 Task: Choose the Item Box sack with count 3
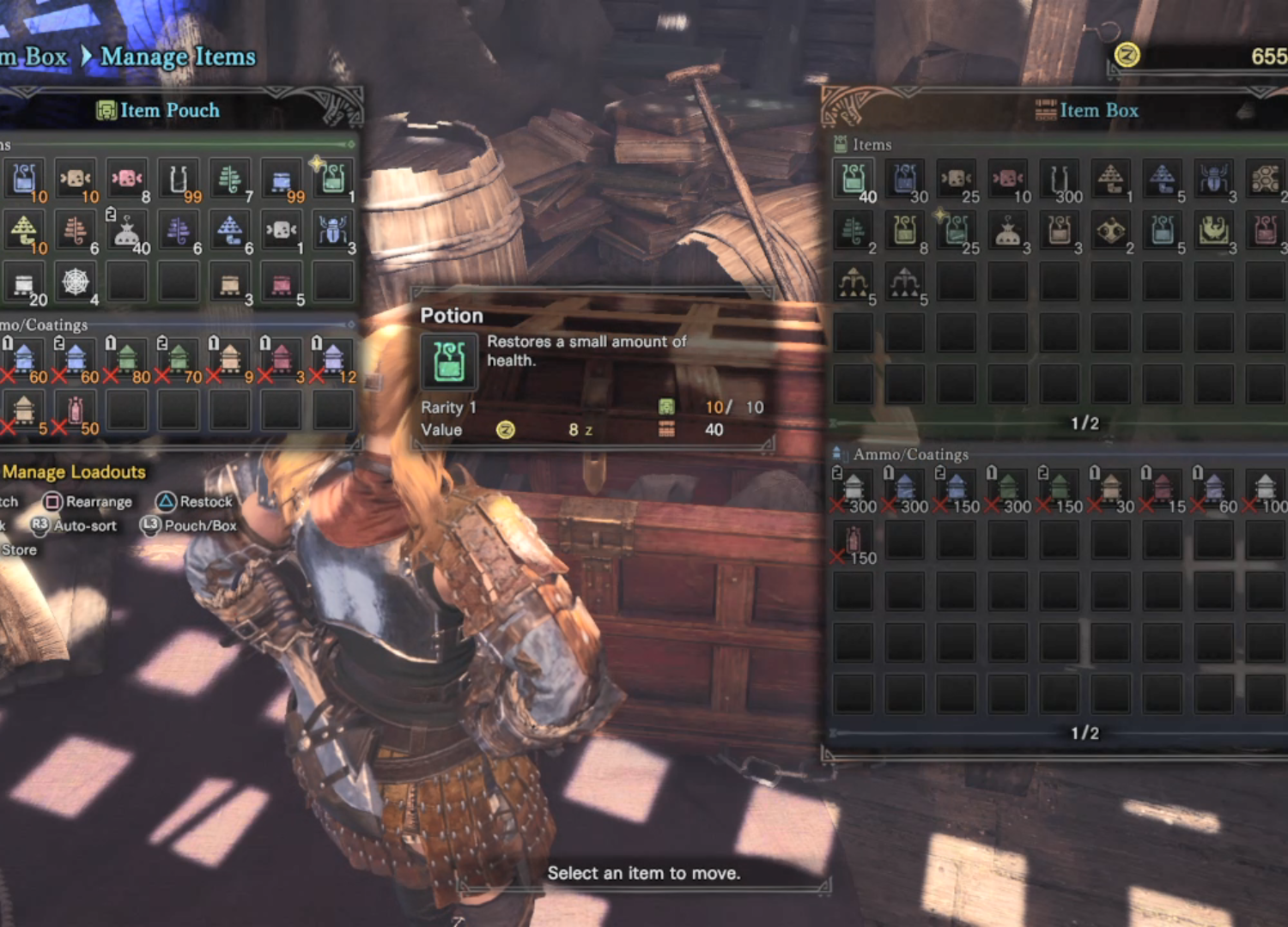pyautogui.click(x=1008, y=231)
